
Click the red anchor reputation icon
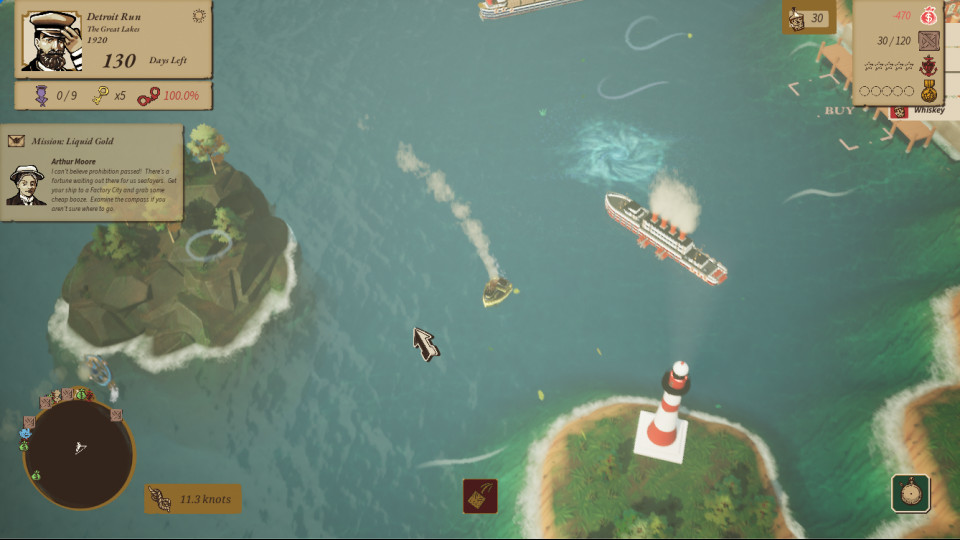click(929, 66)
